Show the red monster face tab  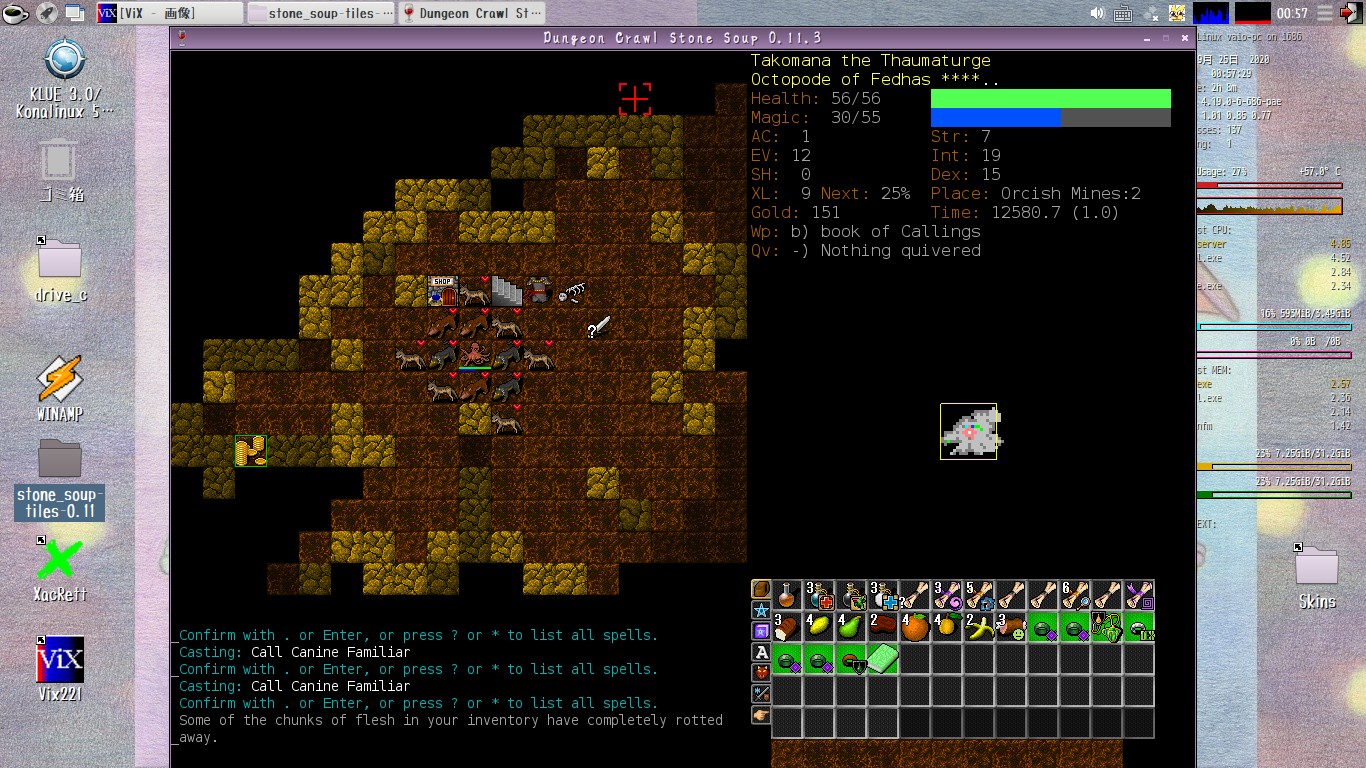coord(761,673)
